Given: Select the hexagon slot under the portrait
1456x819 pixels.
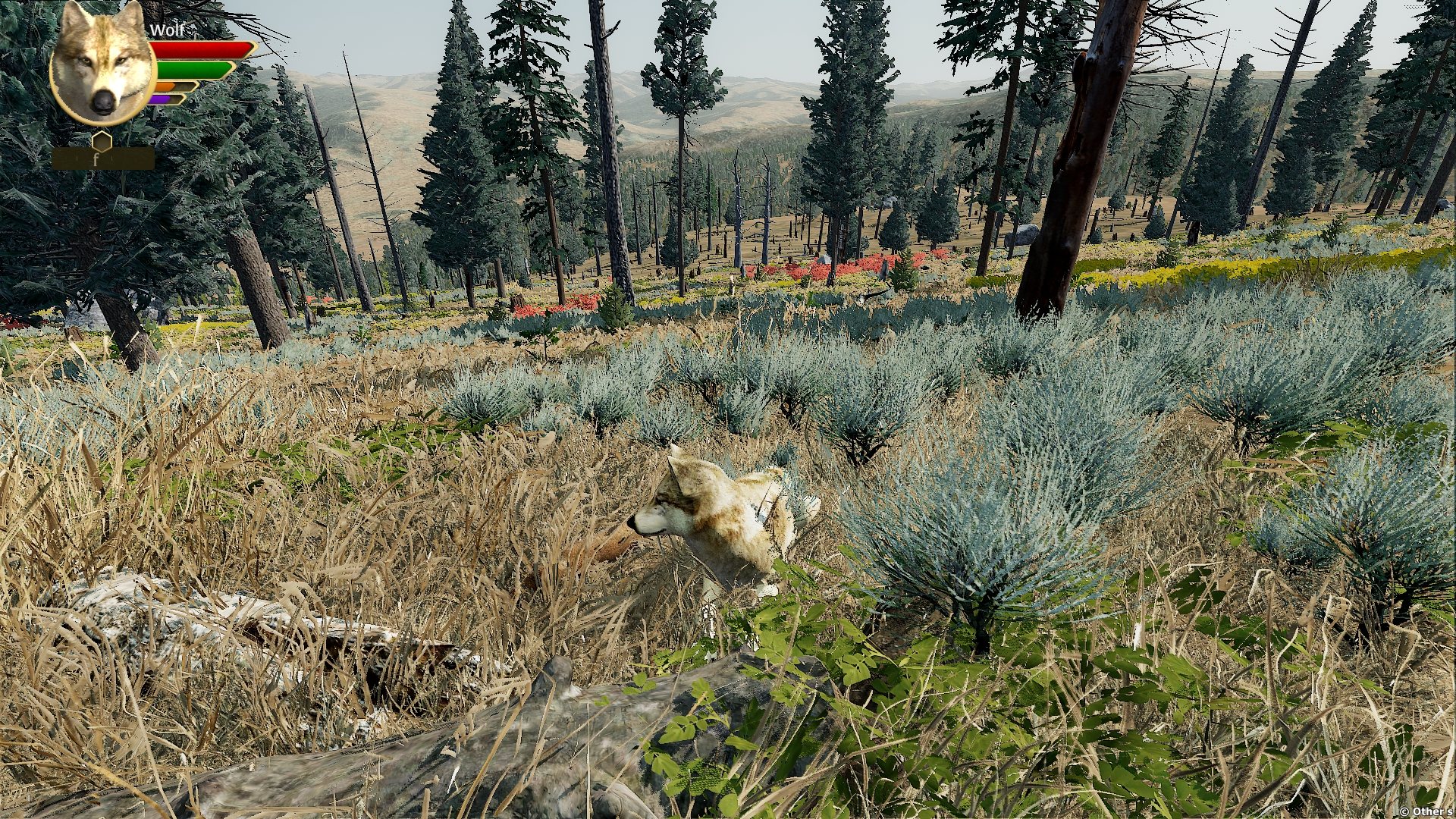Looking at the screenshot, I should [102, 142].
